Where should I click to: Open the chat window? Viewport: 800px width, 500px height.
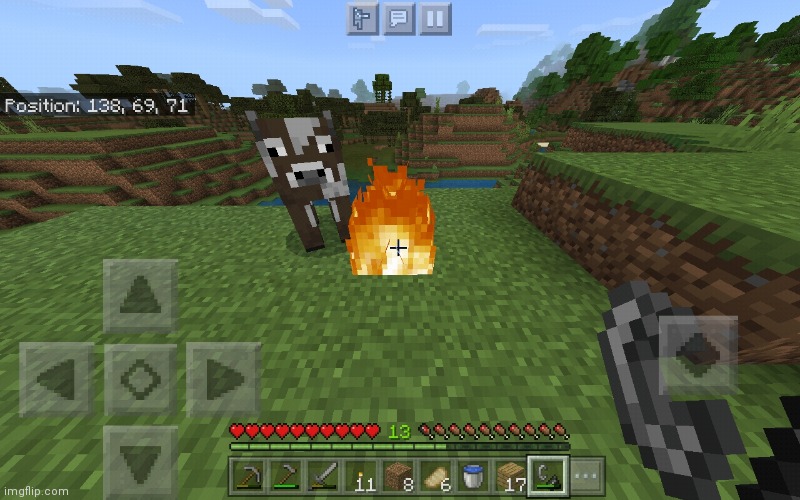tap(398, 18)
